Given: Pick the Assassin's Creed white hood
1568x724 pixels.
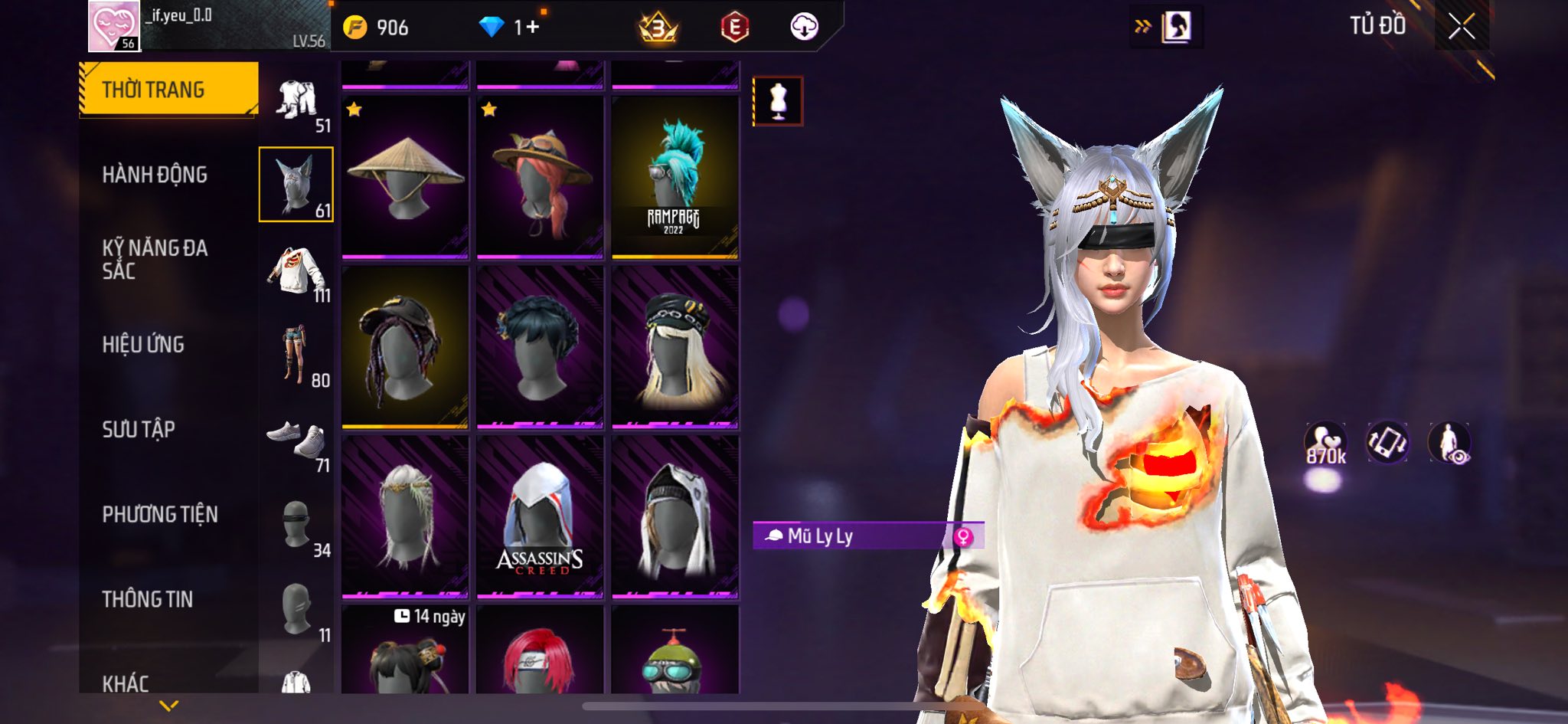Looking at the screenshot, I should tap(540, 517).
